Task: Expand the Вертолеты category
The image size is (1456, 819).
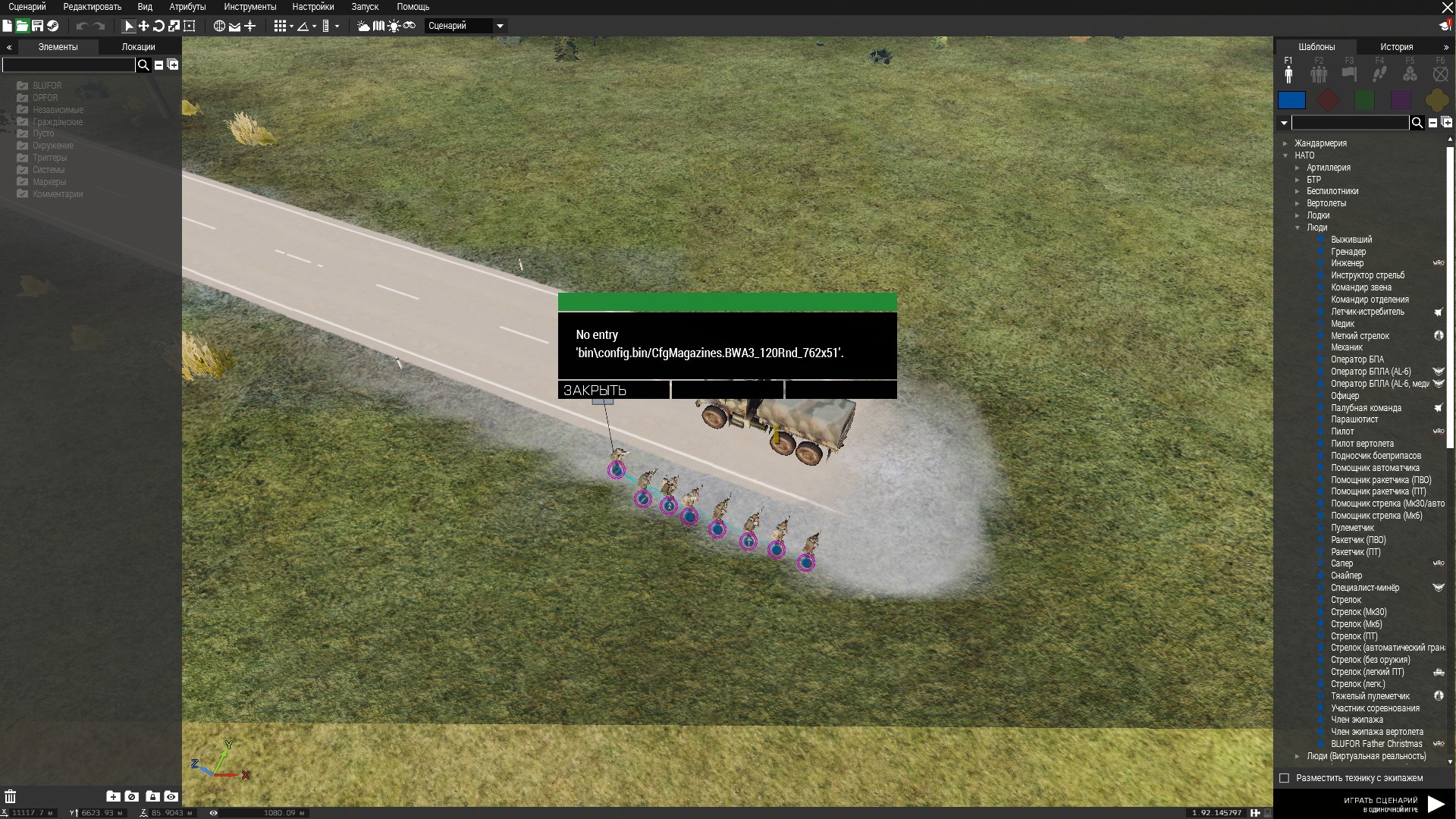Action: pos(1298,203)
